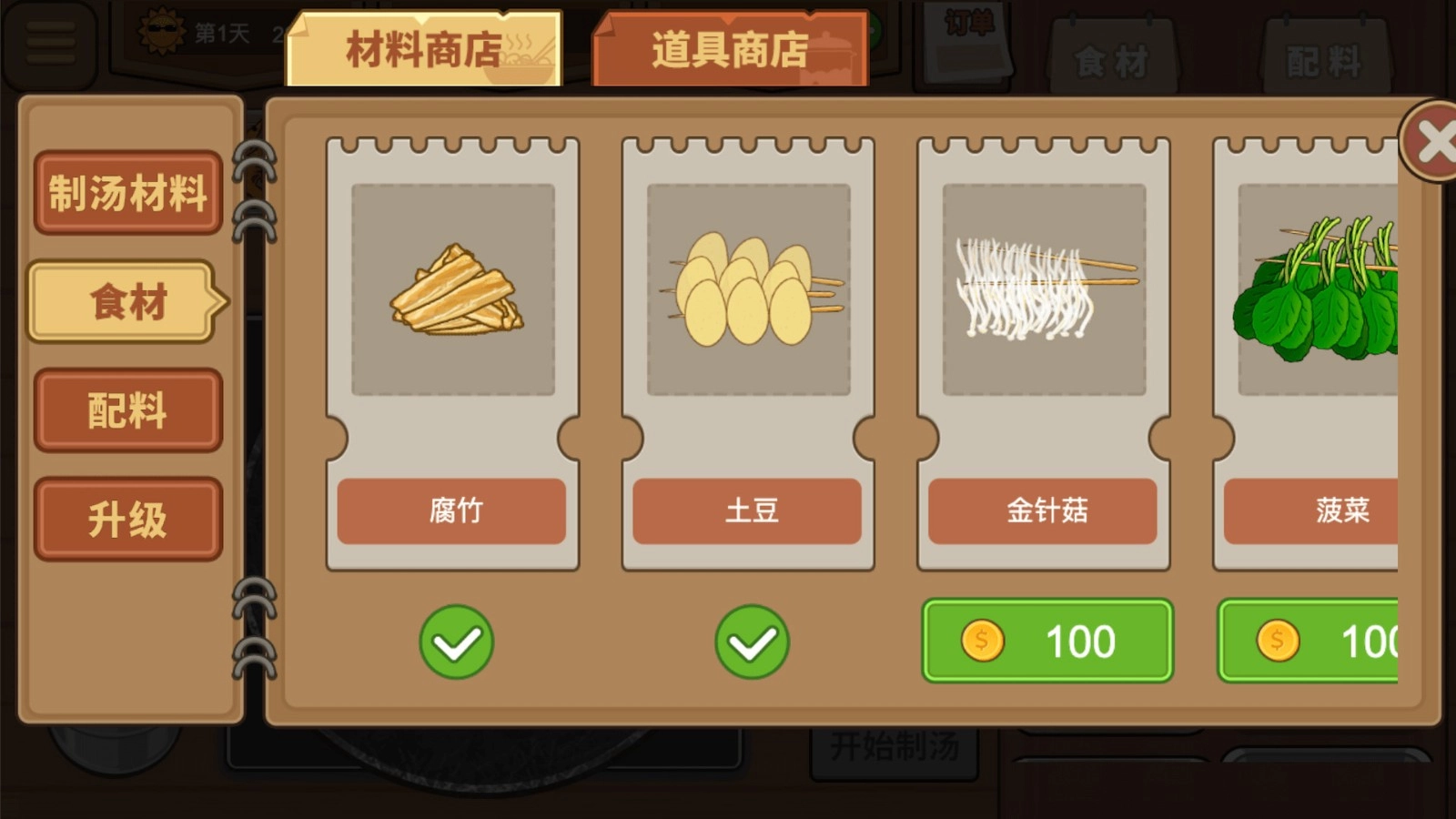Click the 食材 hanging sign icon at top

pyautogui.click(x=1115, y=59)
